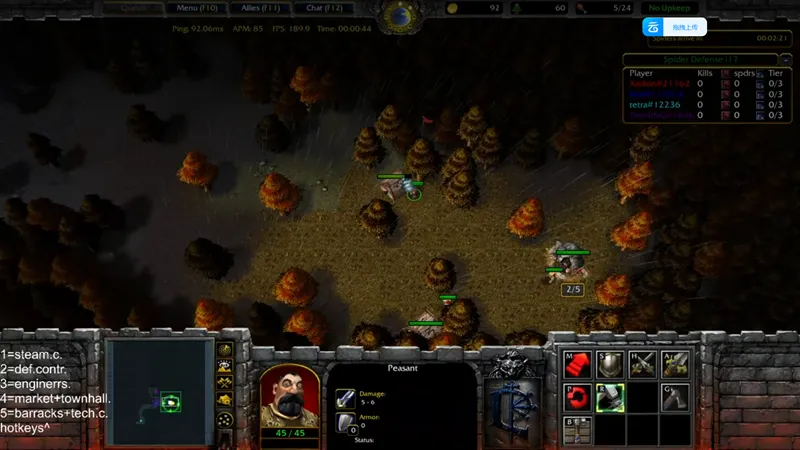Open the Build Structure menu
Screen dimensions: 800x450
tap(577, 430)
